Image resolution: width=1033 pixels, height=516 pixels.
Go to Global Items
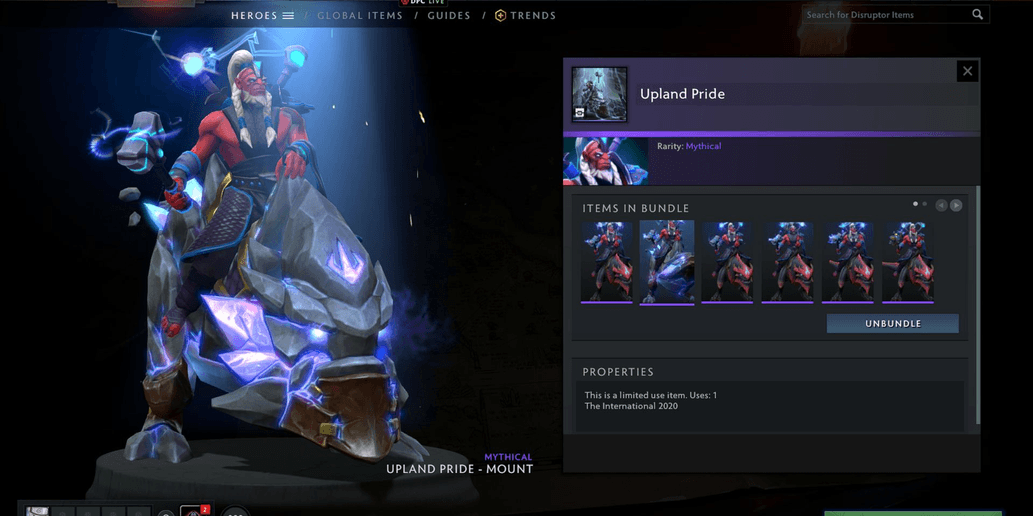pos(360,16)
